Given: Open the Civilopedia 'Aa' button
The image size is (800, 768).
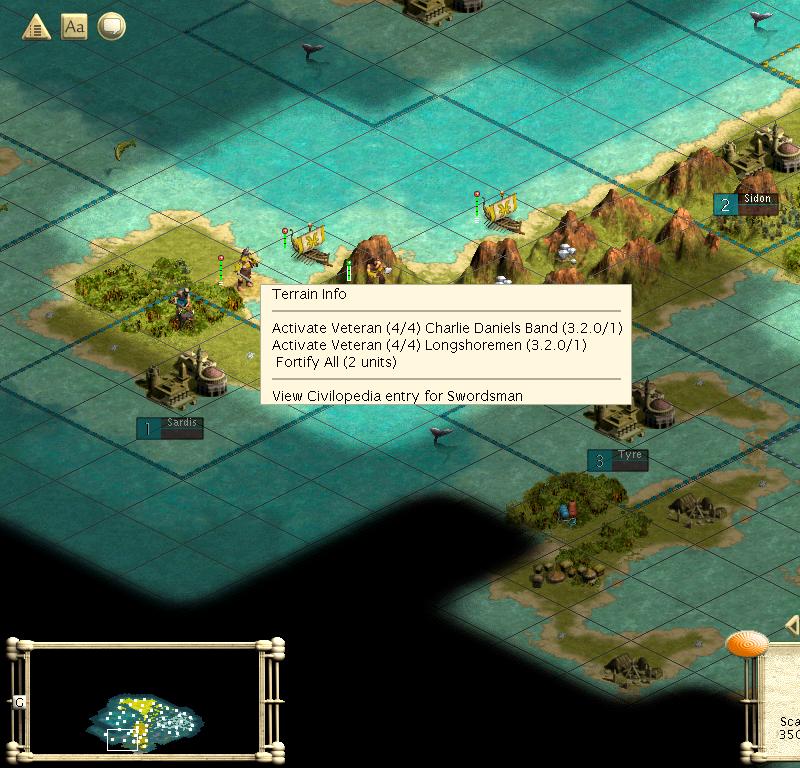Looking at the screenshot, I should coord(74,27).
